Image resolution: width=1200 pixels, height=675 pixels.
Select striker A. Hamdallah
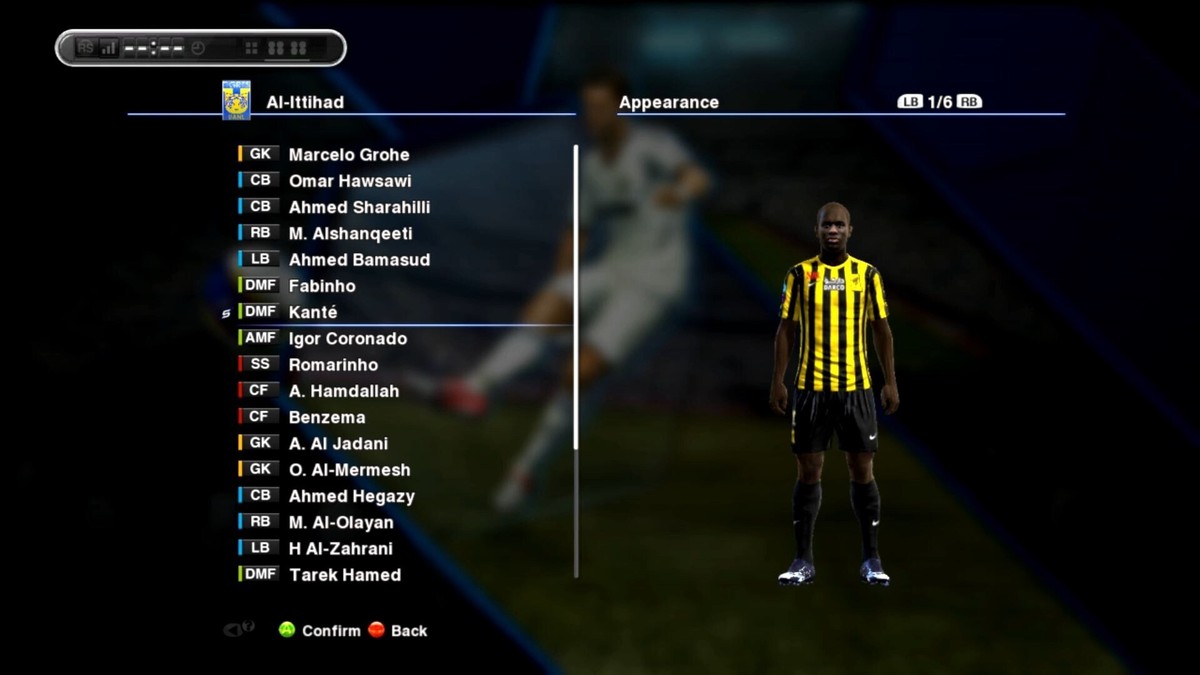coord(343,391)
